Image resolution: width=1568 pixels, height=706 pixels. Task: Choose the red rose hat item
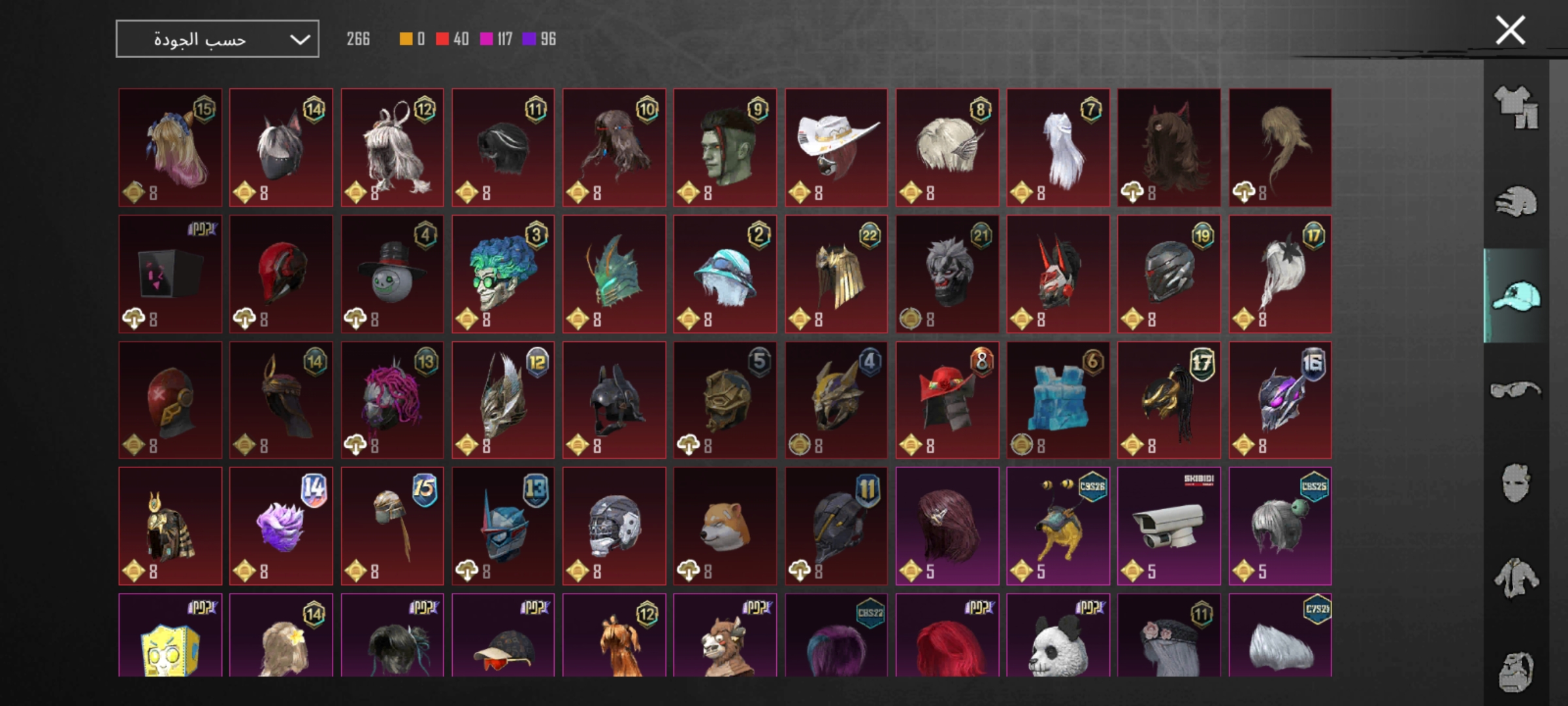click(x=947, y=400)
